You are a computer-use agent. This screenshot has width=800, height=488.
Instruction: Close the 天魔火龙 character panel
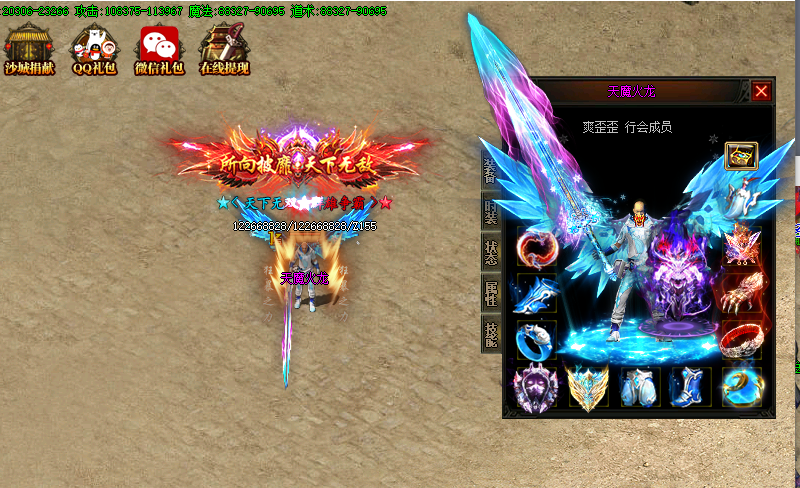762,92
